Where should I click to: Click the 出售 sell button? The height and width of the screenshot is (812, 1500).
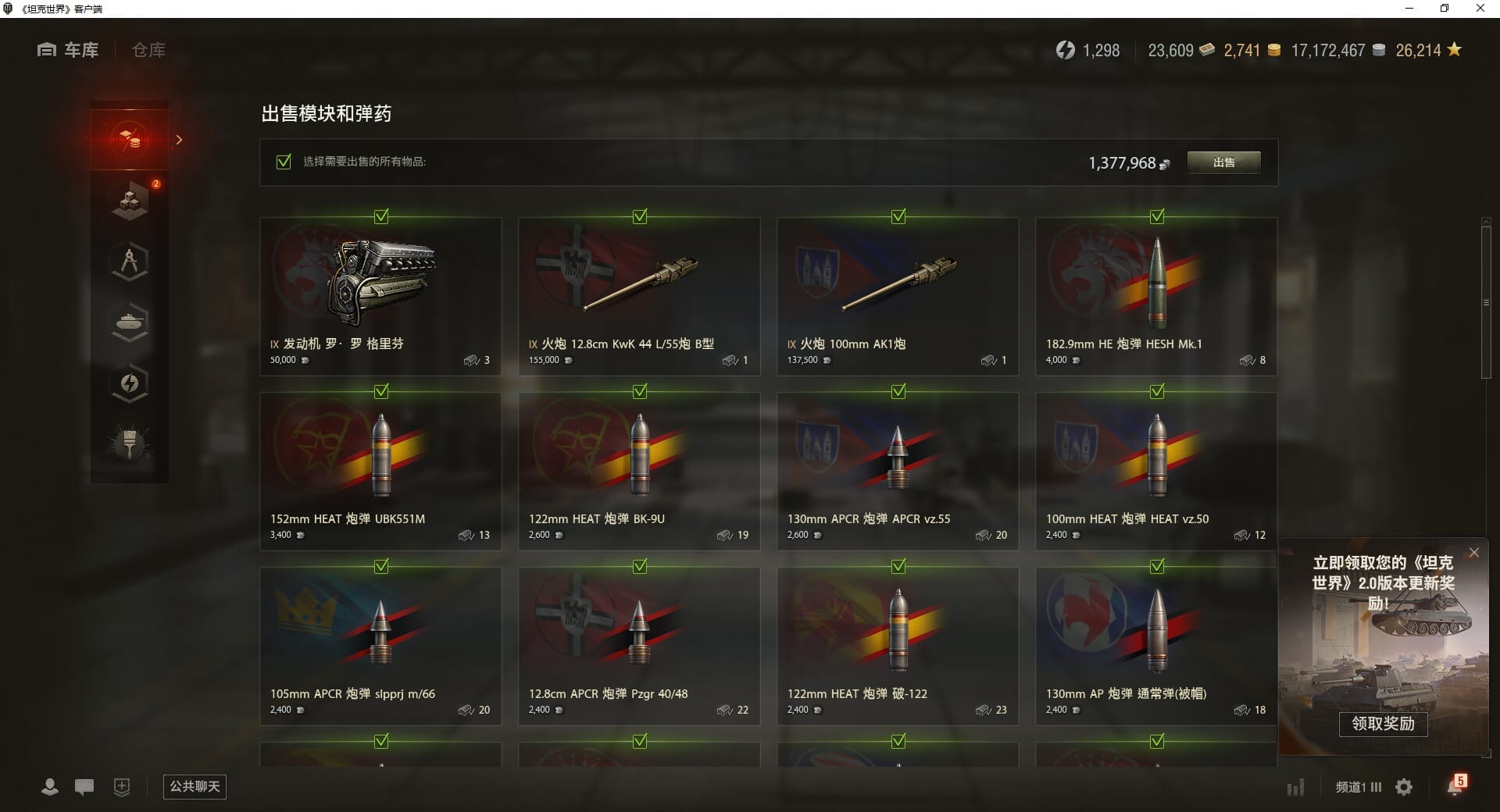(1223, 162)
